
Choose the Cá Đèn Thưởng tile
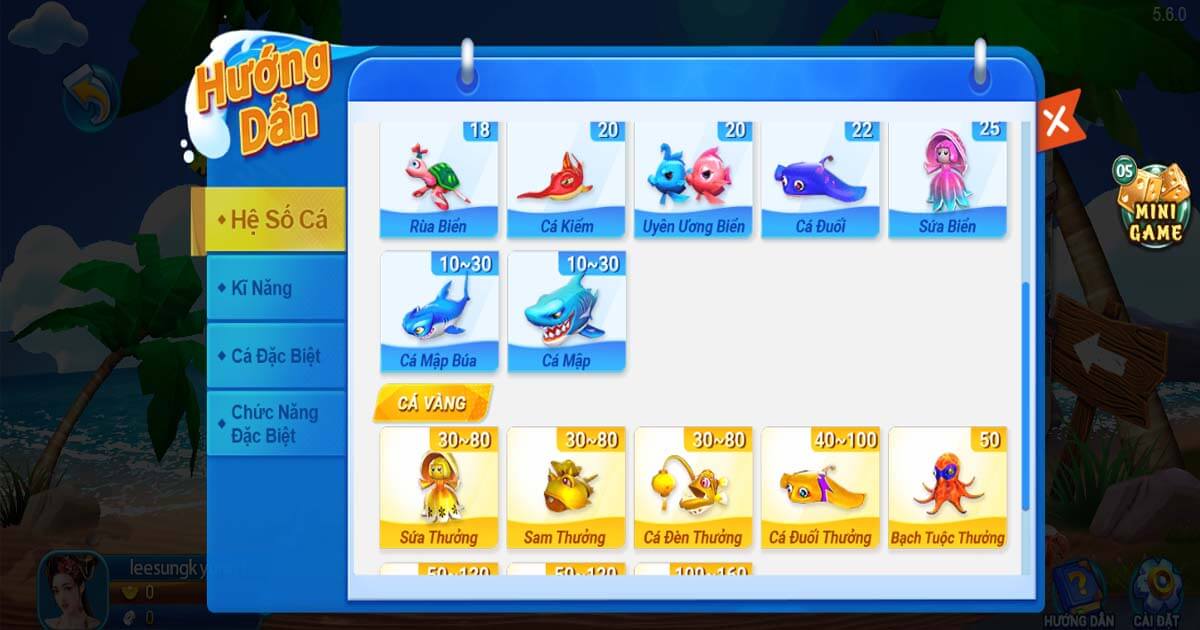point(693,489)
